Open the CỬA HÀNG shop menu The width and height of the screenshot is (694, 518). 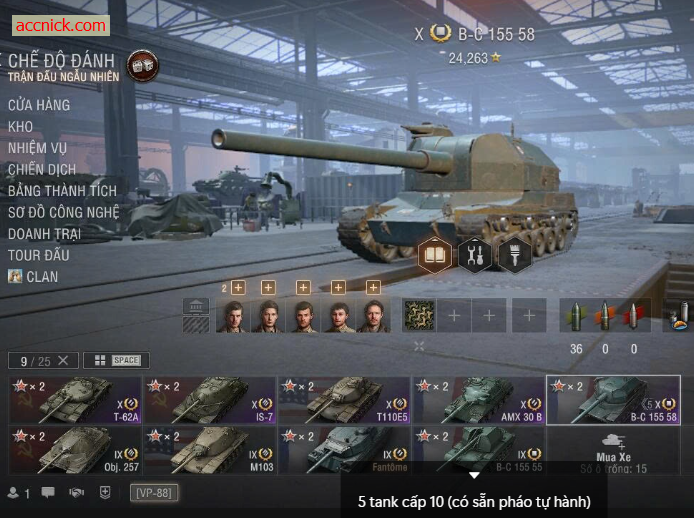click(x=39, y=105)
